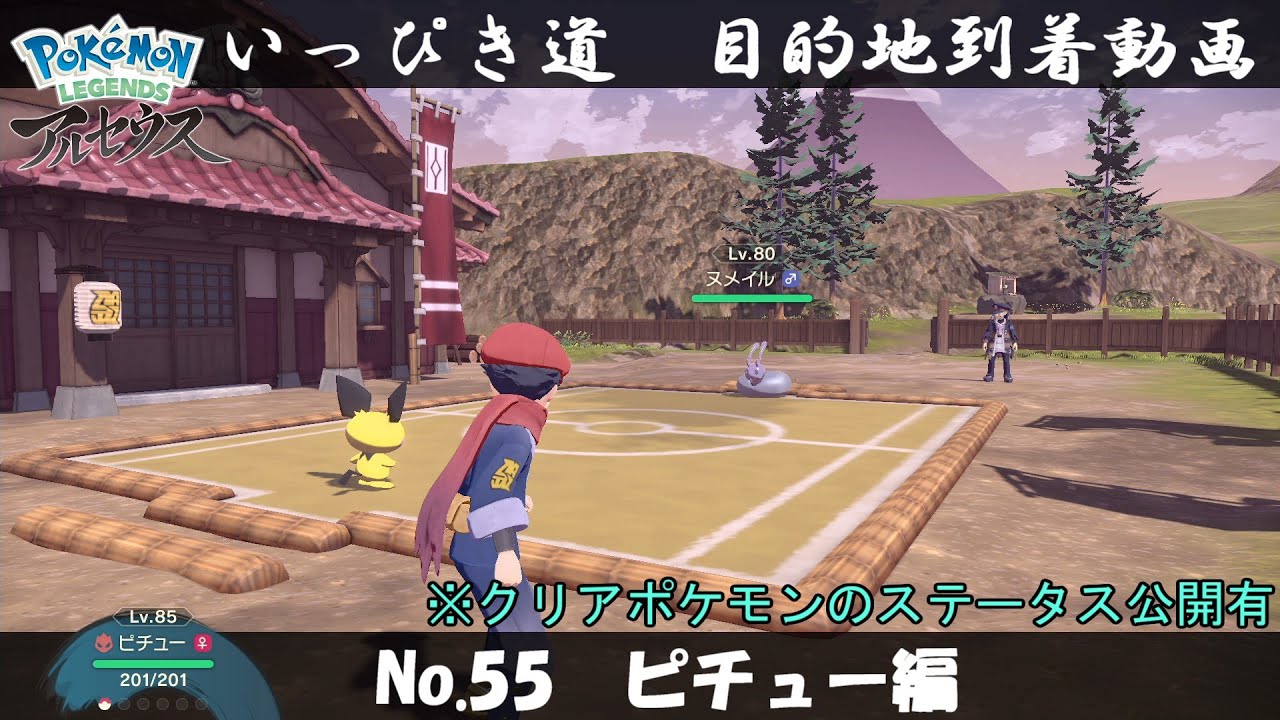Click the Lv.85 level badge above ピチュー
1280x720 pixels.
pyautogui.click(x=152, y=618)
